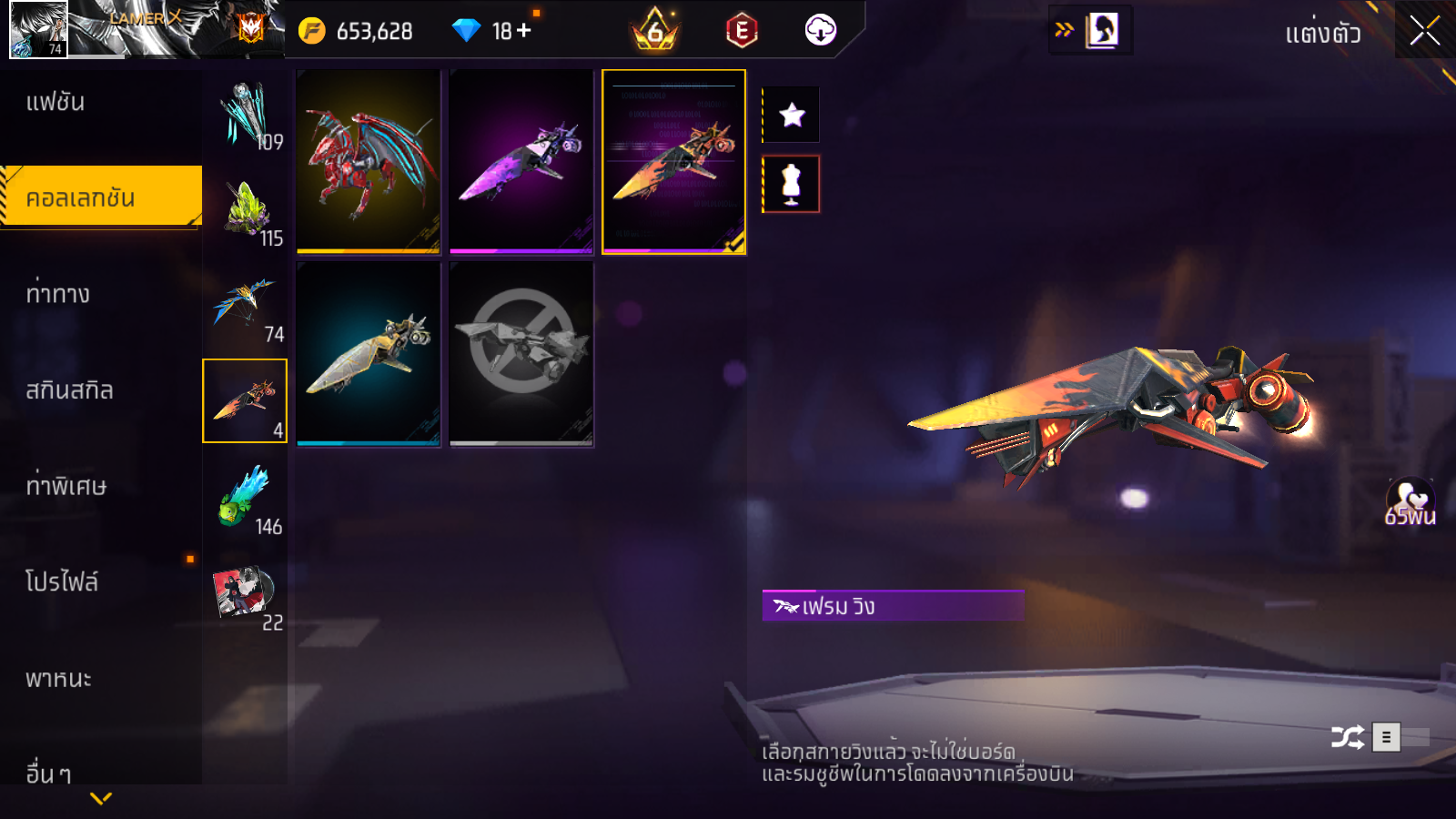Click the mannequin preview button
This screenshot has height=819, width=1456.
pos(792,184)
